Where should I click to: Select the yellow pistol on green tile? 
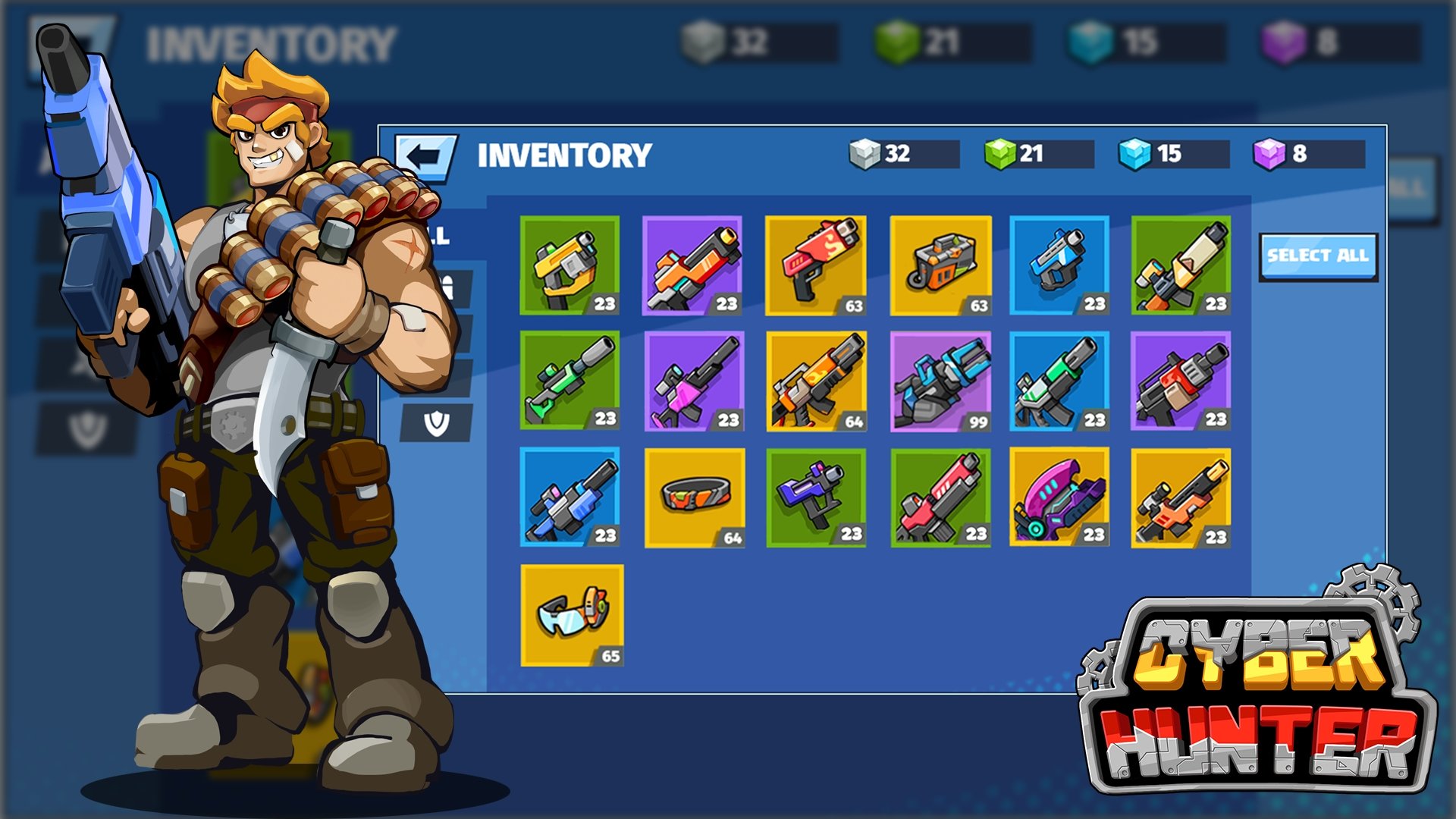click(x=570, y=265)
